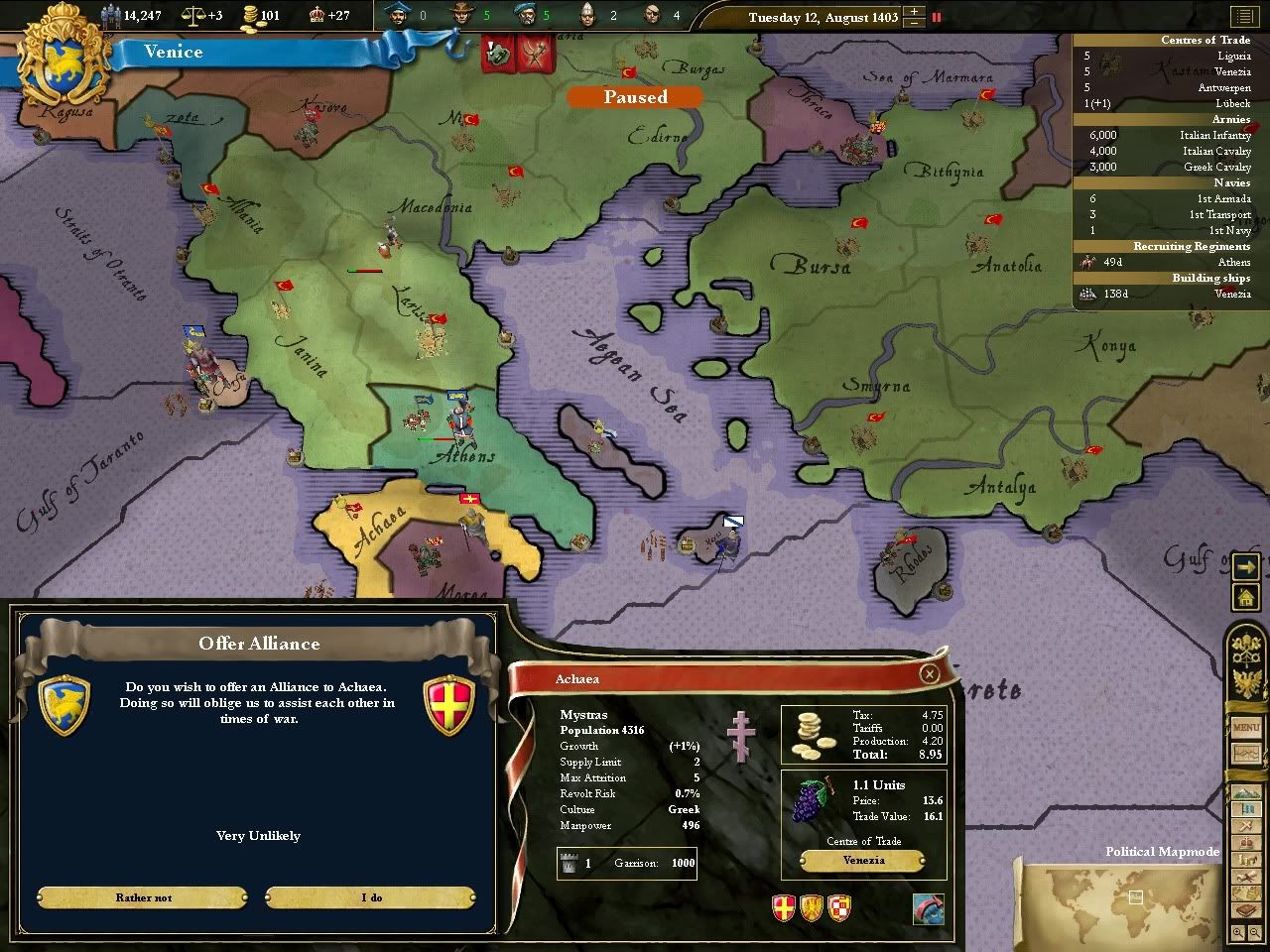Select the Athens recruiting regiment row
The image size is (1270, 952).
point(1171,262)
